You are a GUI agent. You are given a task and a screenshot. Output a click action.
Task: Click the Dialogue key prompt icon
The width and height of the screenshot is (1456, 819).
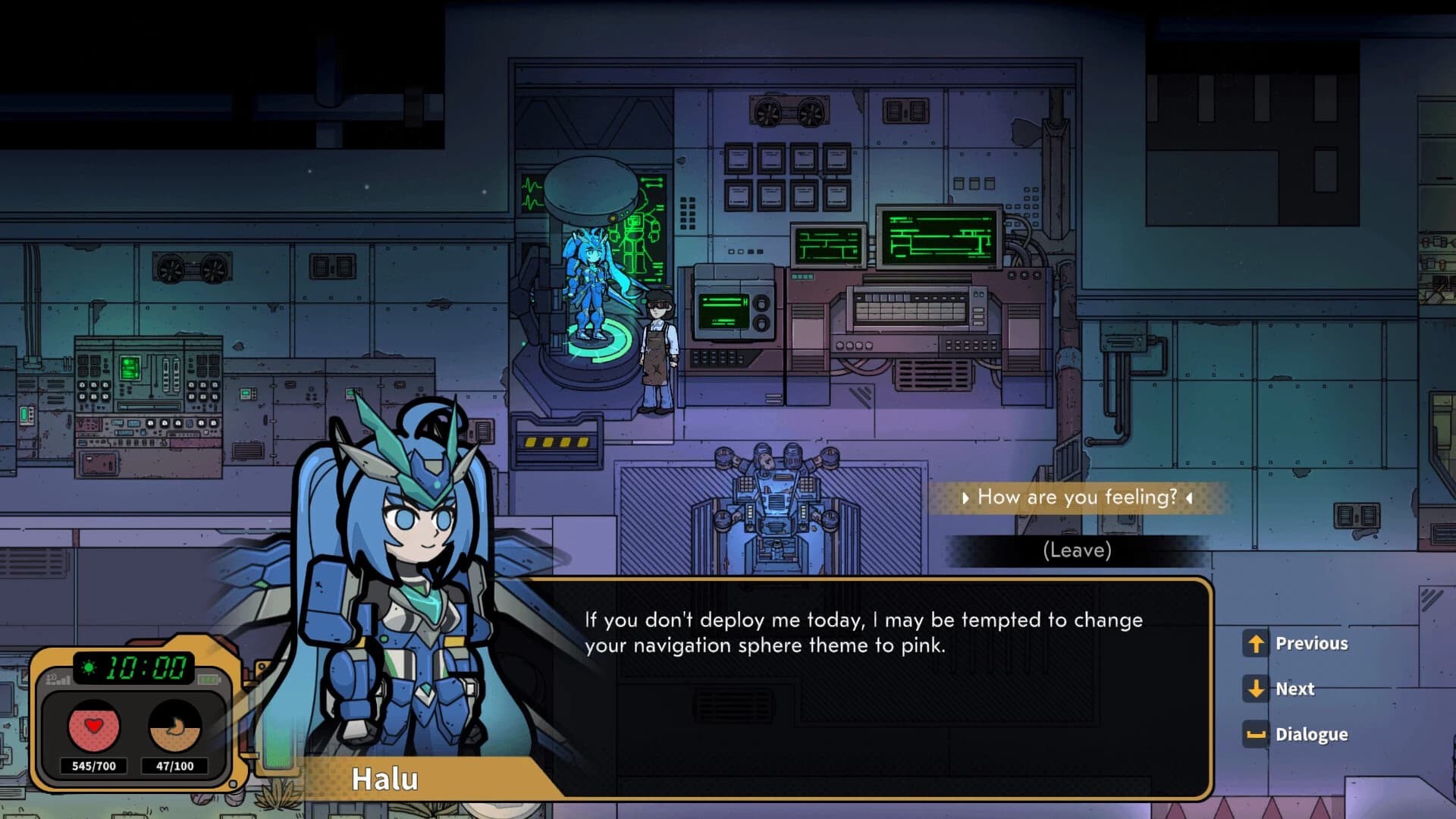point(1255,734)
